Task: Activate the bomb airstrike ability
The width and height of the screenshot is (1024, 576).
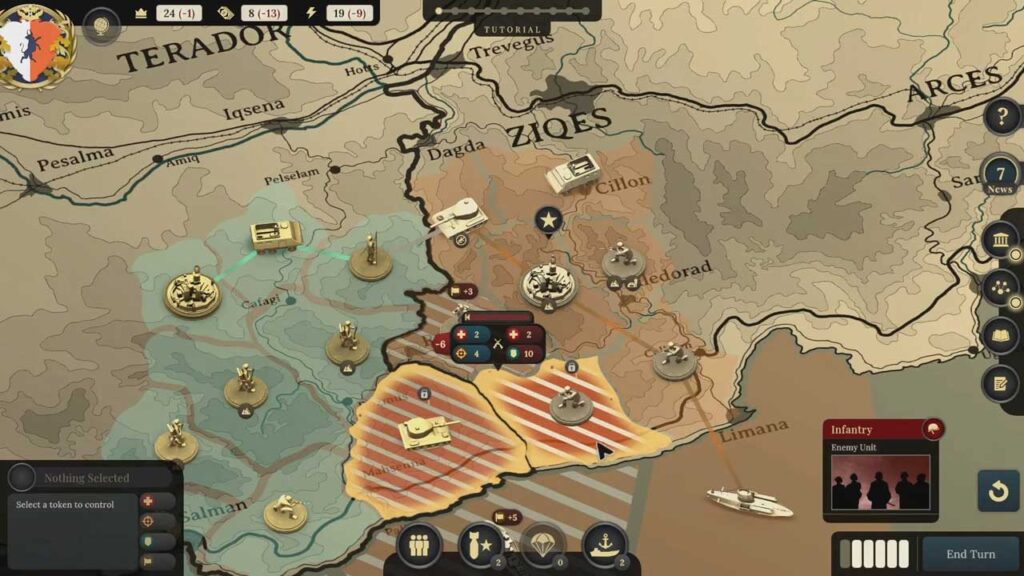Action: point(481,544)
